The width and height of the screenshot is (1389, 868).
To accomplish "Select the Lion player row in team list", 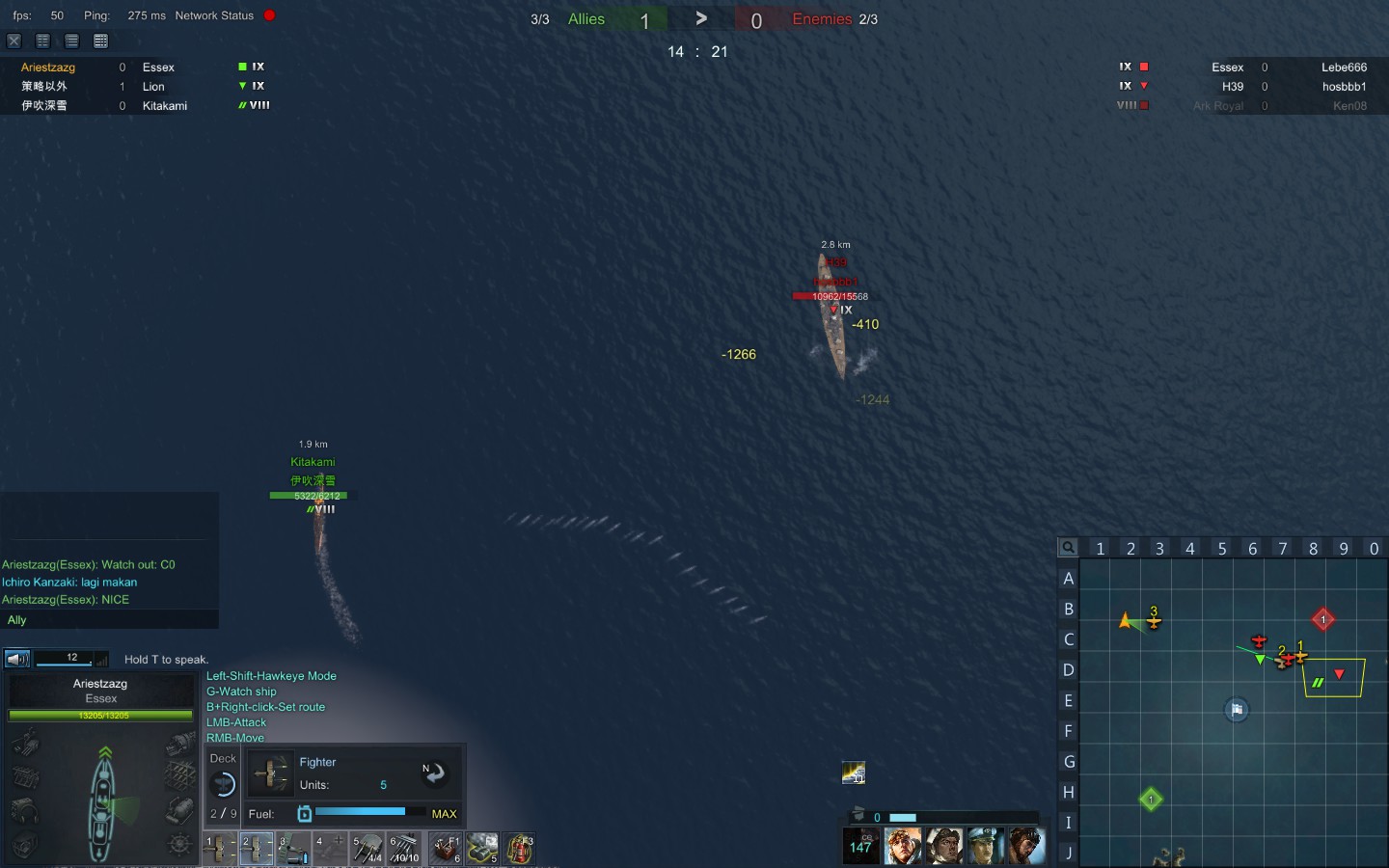I will 154,86.
